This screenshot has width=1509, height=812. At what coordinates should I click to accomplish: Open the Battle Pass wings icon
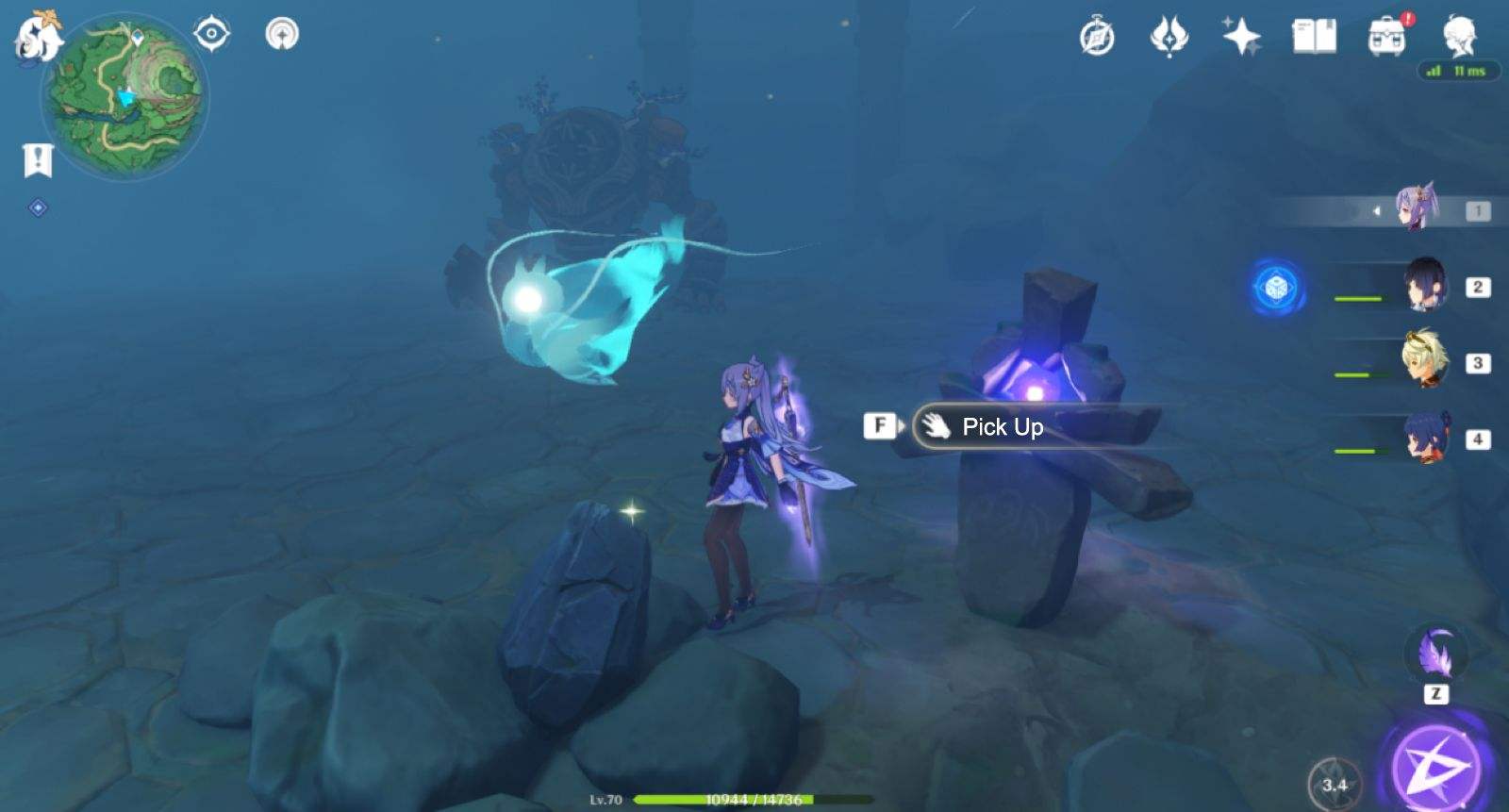(1169, 34)
